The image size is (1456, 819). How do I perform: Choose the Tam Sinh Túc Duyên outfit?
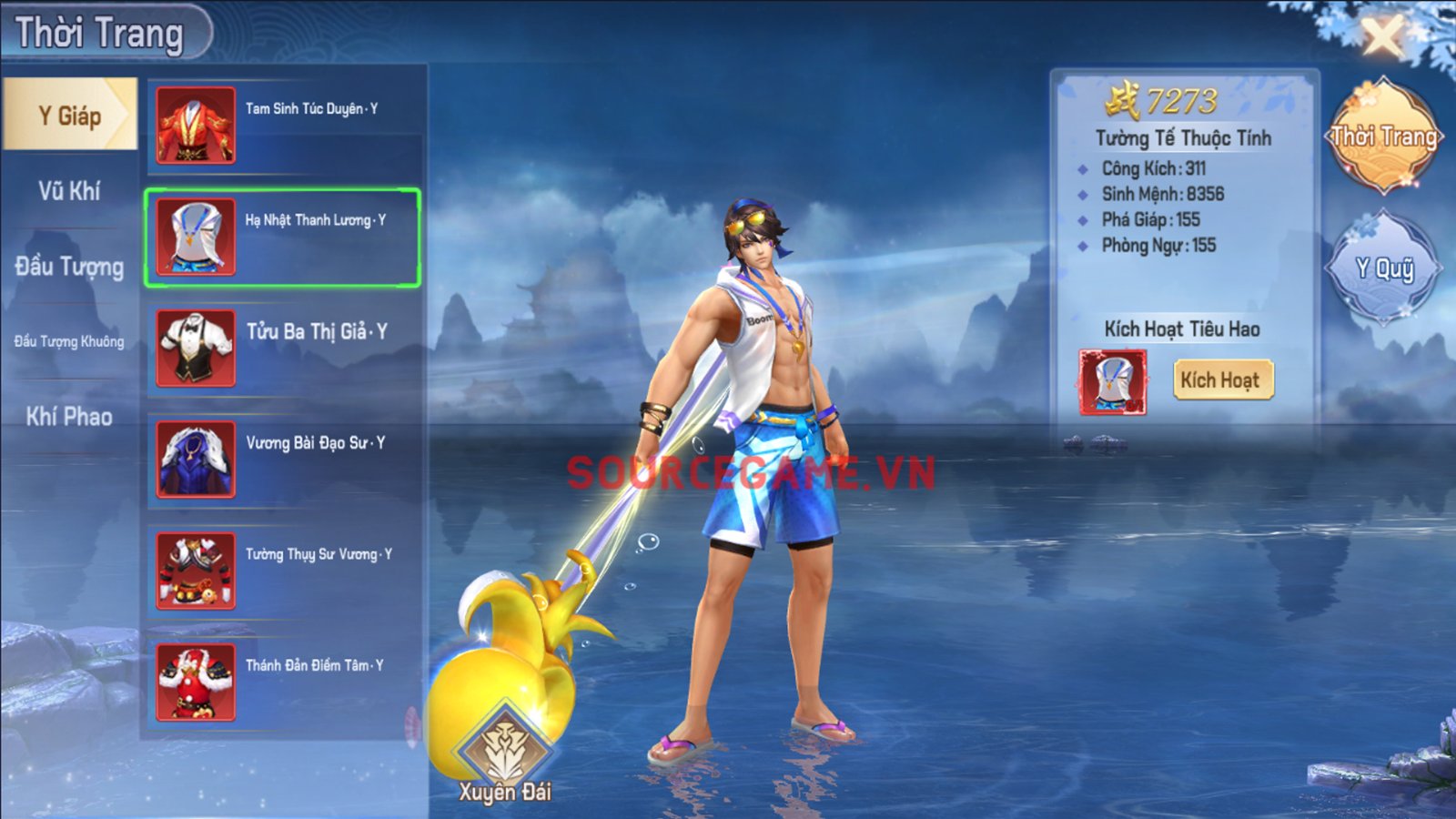(x=284, y=126)
